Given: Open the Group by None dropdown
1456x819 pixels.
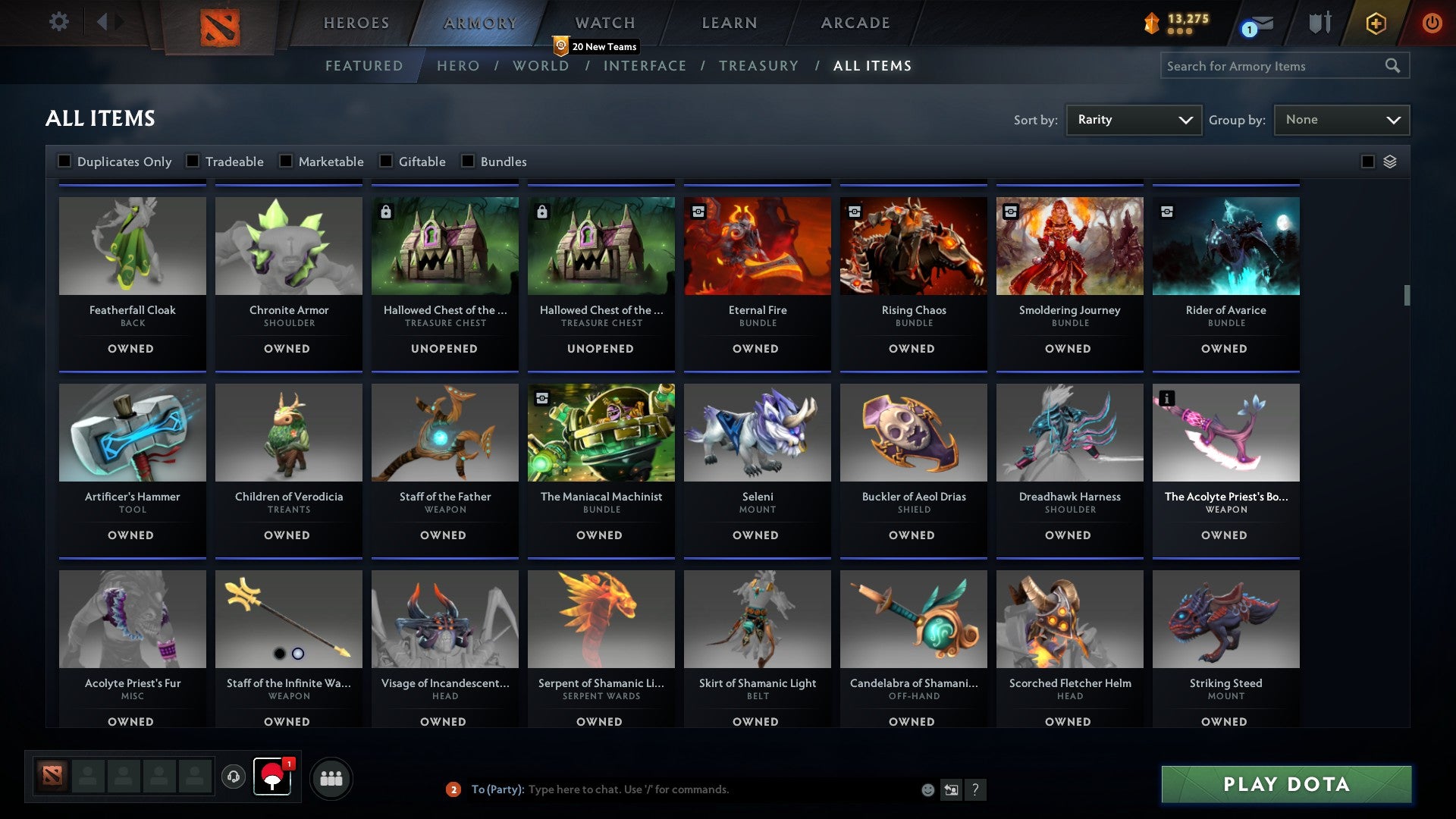Looking at the screenshot, I should coord(1341,119).
